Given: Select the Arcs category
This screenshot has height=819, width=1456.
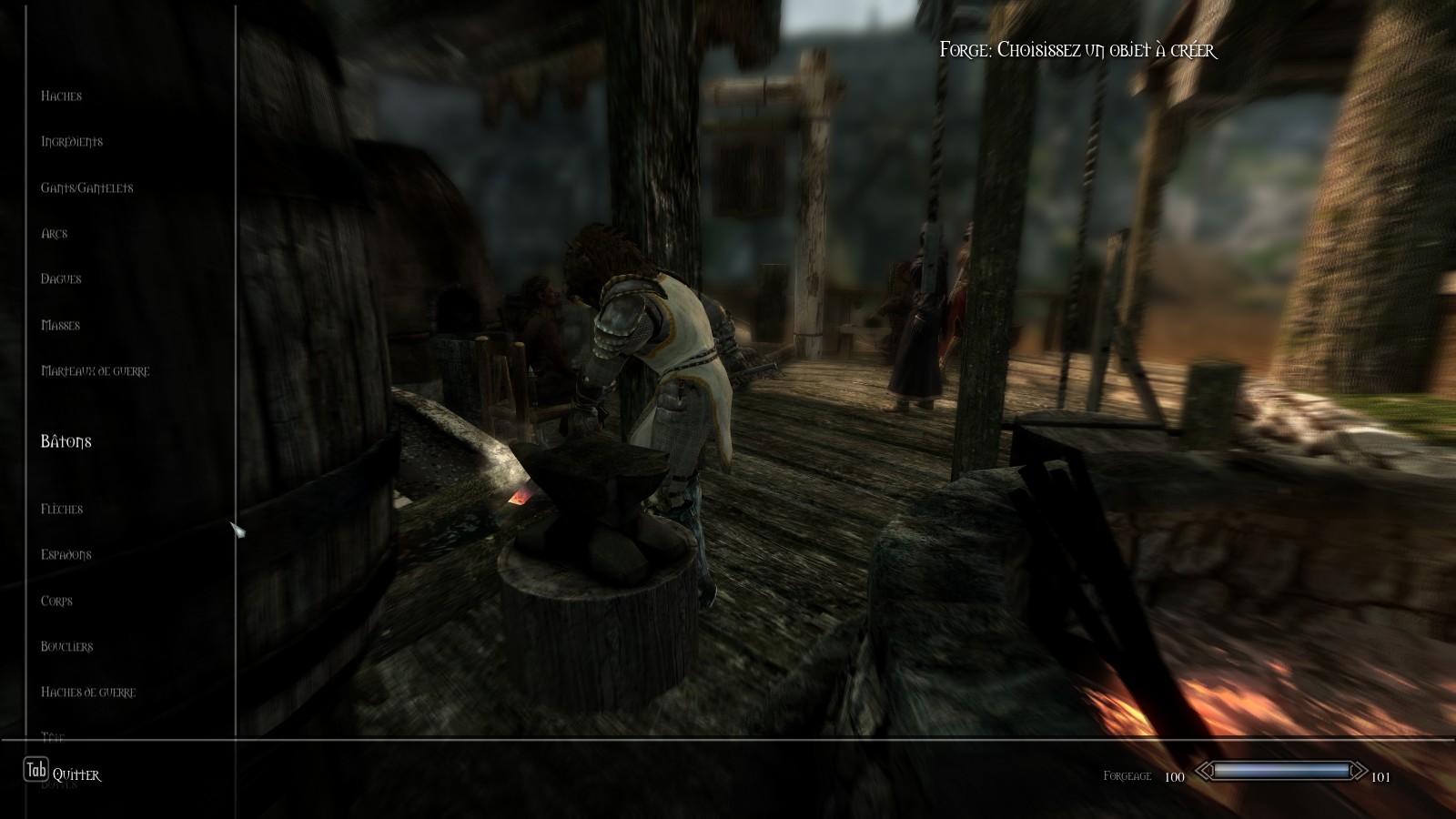Looking at the screenshot, I should tap(55, 234).
